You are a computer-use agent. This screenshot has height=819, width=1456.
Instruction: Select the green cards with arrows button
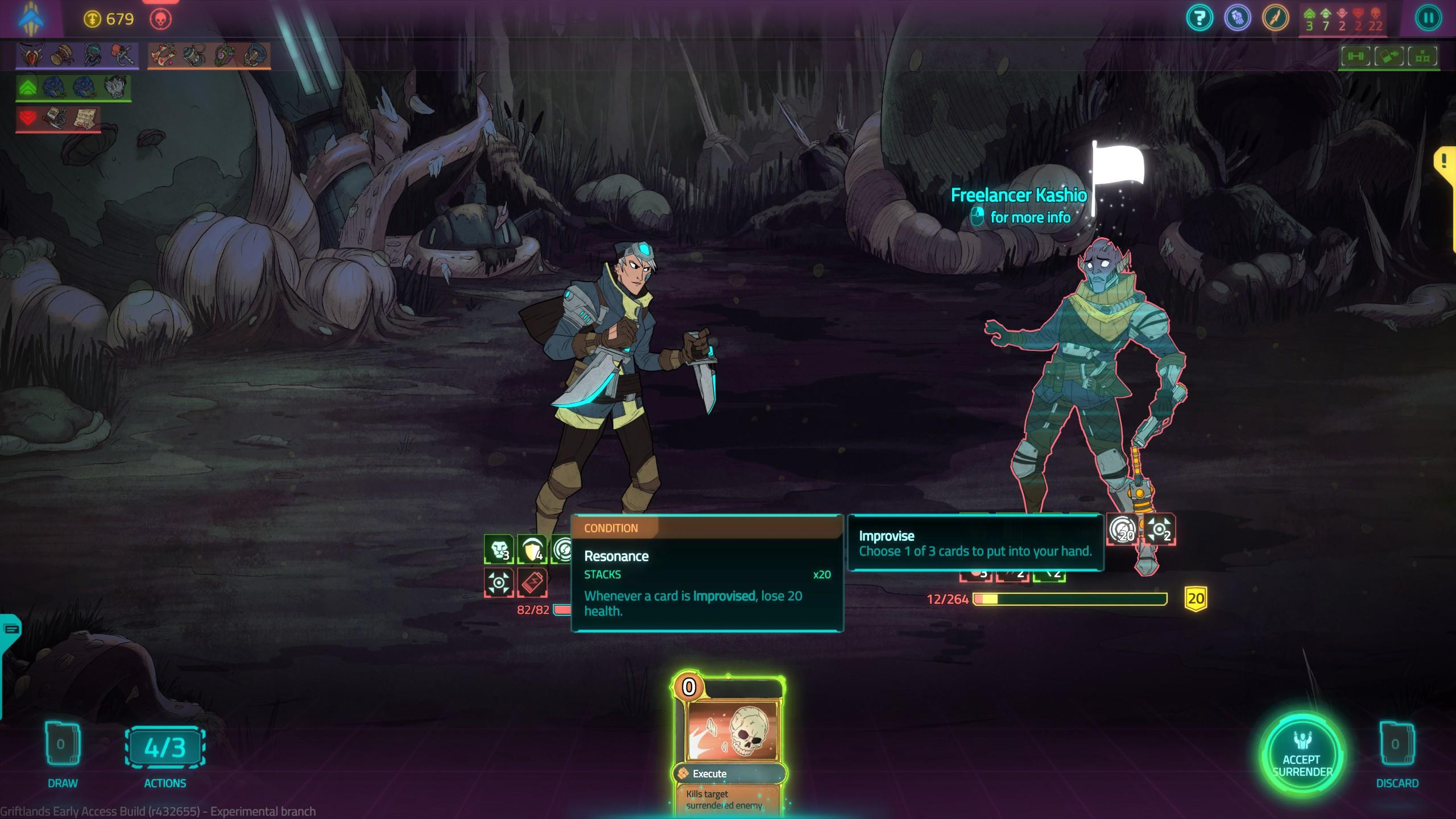[1389, 56]
